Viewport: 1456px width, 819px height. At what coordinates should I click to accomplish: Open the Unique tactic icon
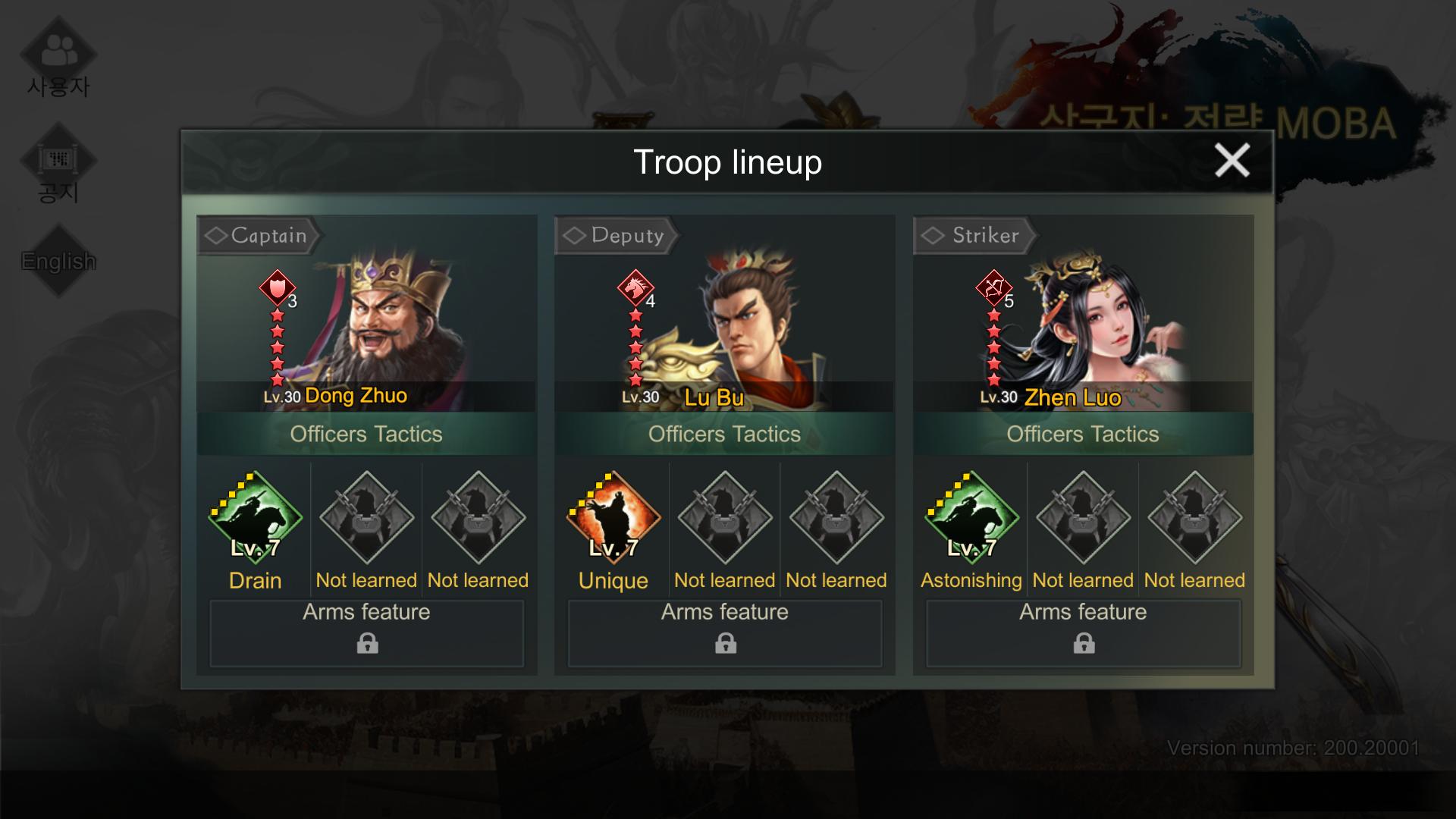(x=613, y=518)
